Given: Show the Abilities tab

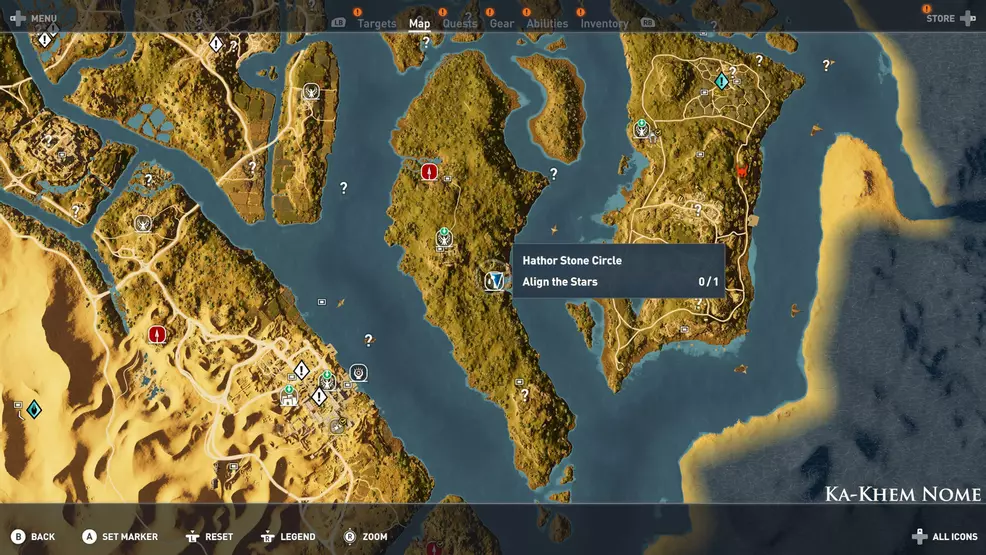Looking at the screenshot, I should (547, 23).
